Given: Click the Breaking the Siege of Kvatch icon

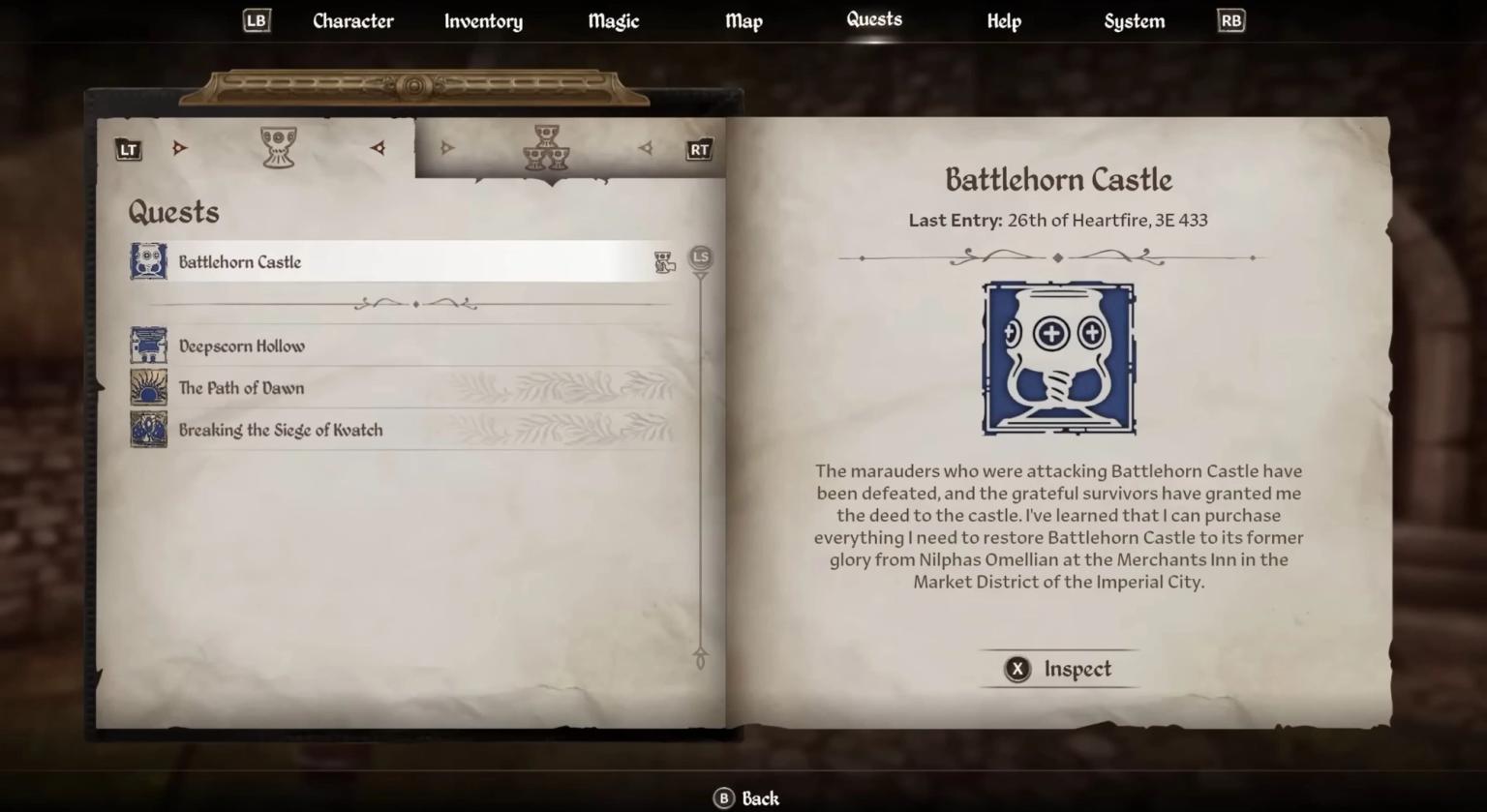Looking at the screenshot, I should [x=147, y=429].
